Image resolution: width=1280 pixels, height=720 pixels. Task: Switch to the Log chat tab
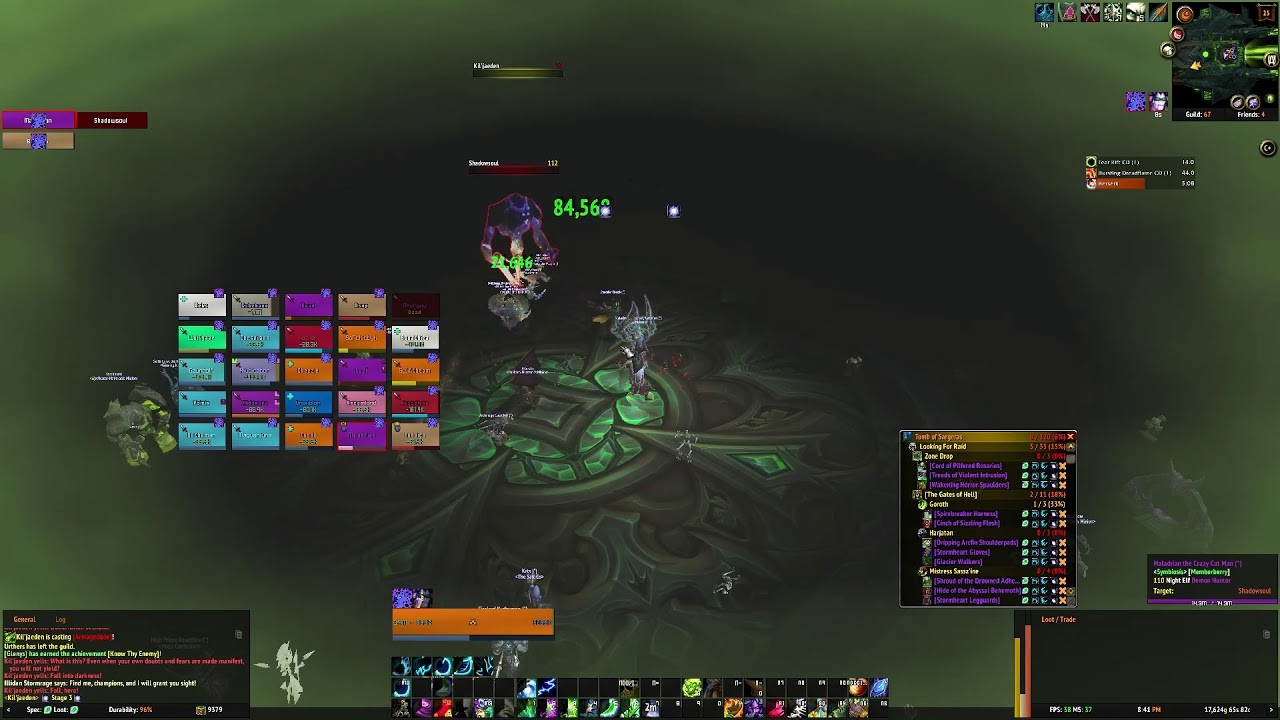coord(62,618)
